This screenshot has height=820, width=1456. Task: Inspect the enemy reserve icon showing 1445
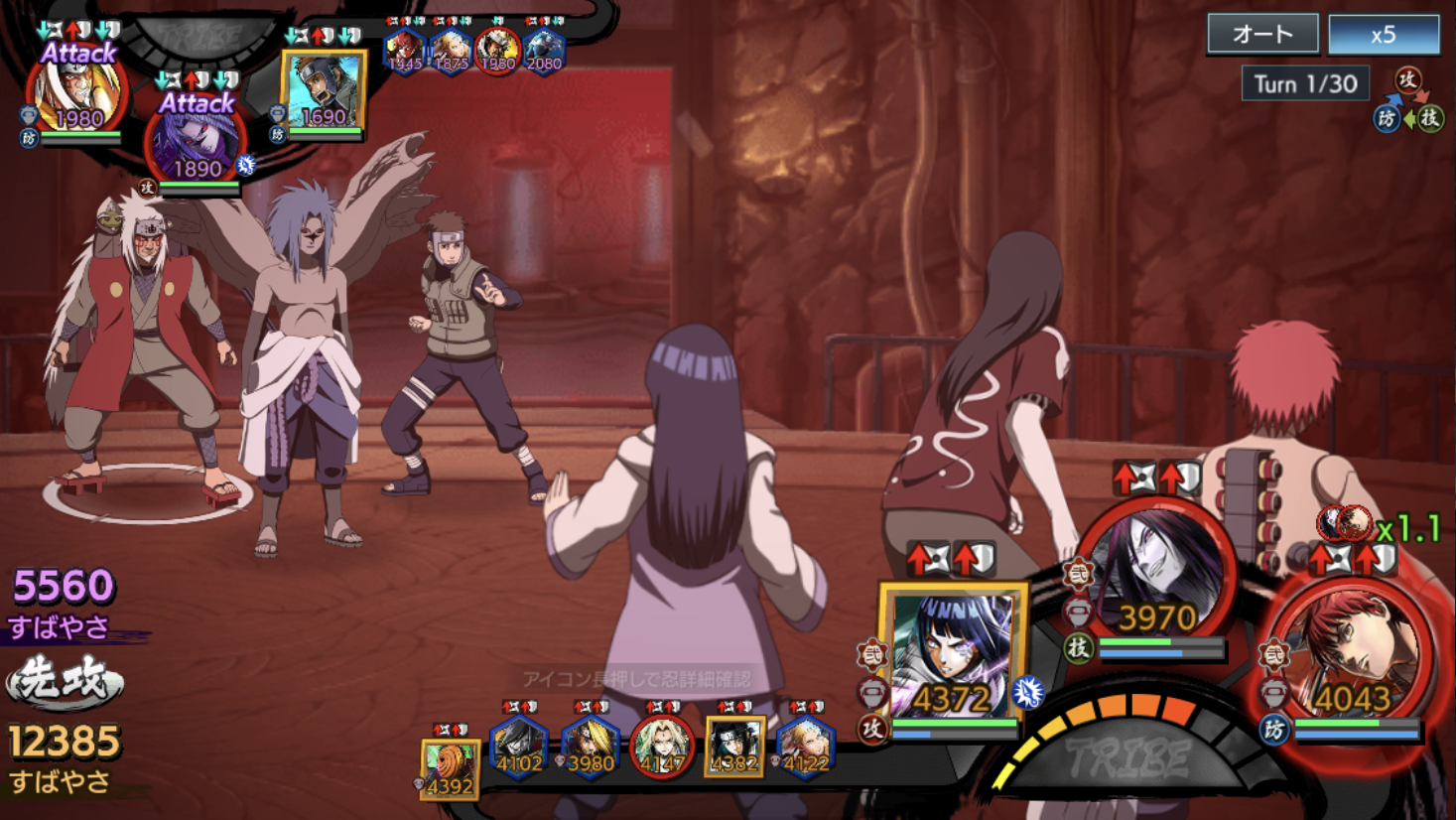tap(404, 50)
